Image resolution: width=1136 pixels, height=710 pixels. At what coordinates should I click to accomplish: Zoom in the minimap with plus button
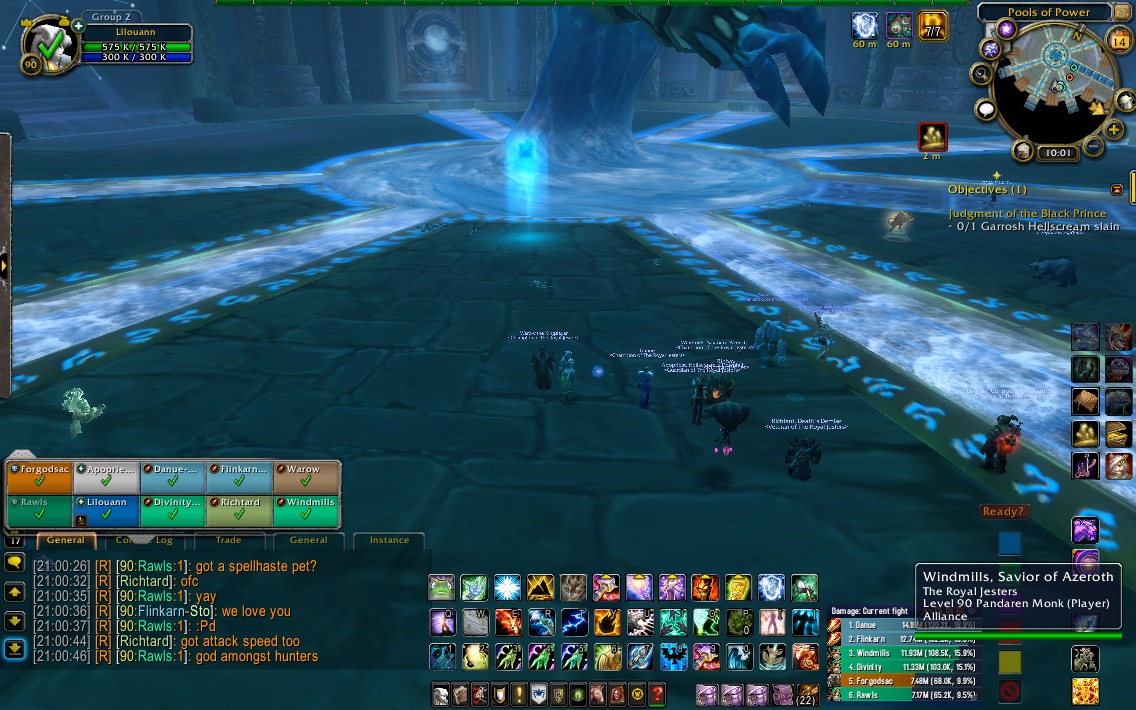tap(1114, 129)
